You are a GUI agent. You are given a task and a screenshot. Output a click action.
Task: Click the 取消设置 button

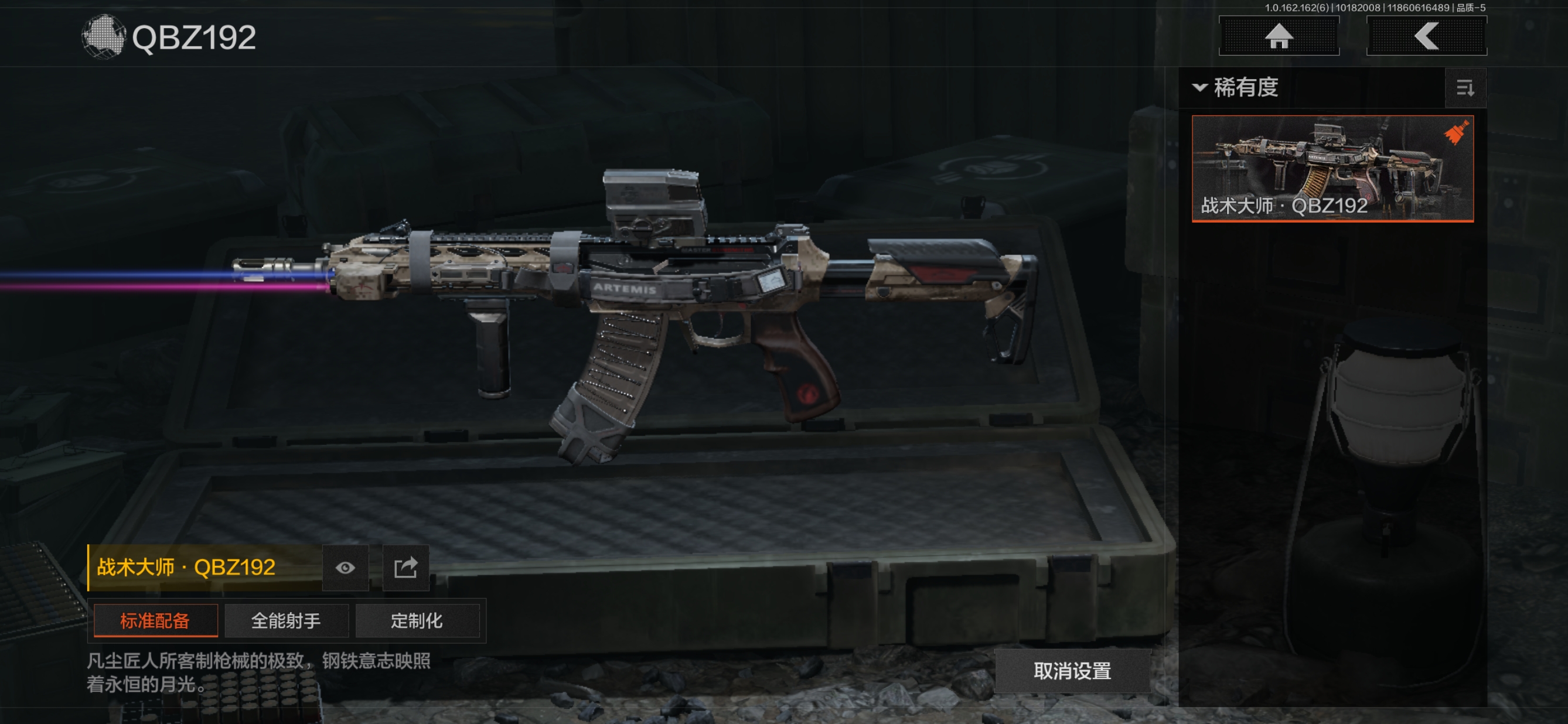(1072, 671)
